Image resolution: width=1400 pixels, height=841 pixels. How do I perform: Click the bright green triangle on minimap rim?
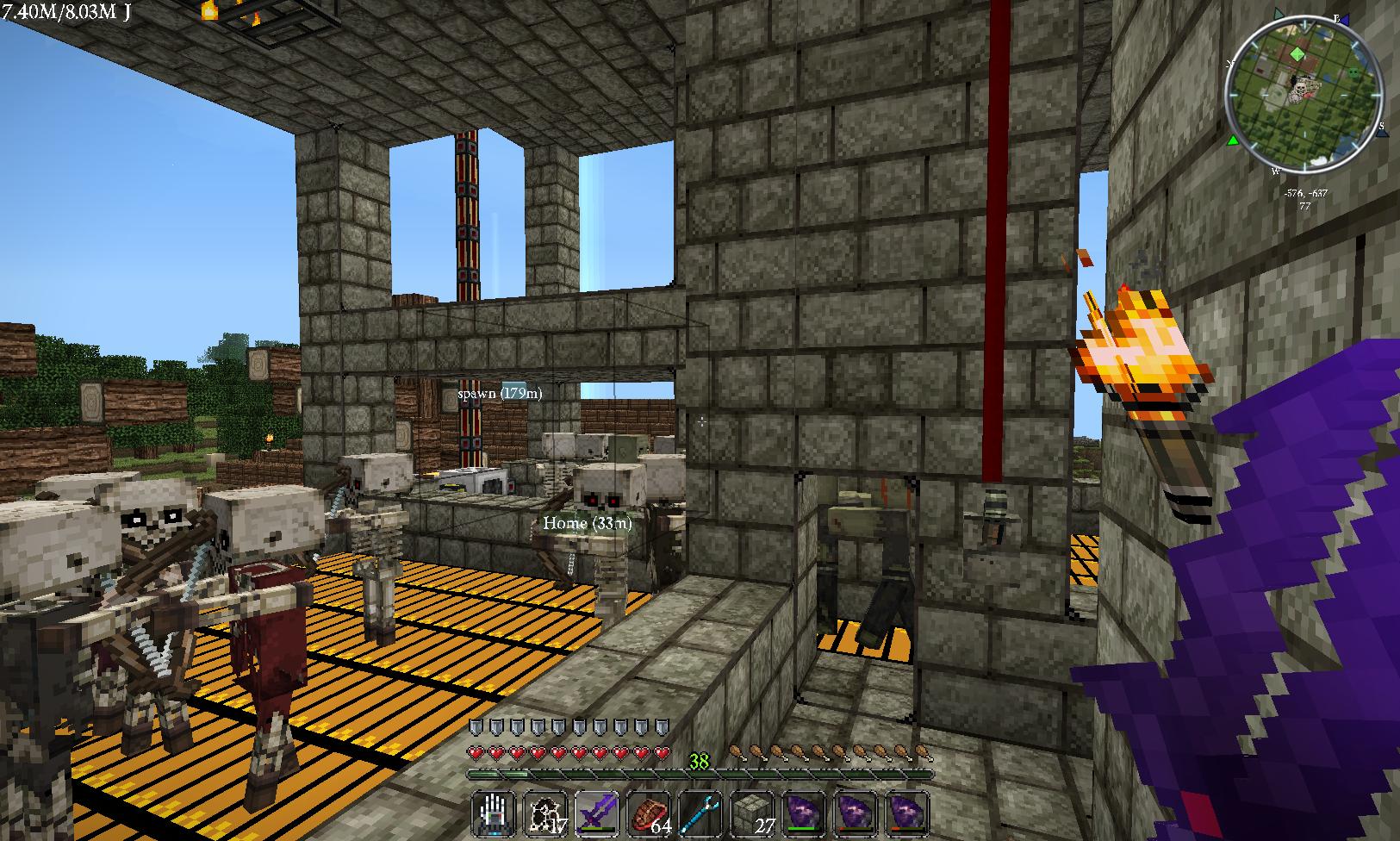pyautogui.click(x=1233, y=140)
